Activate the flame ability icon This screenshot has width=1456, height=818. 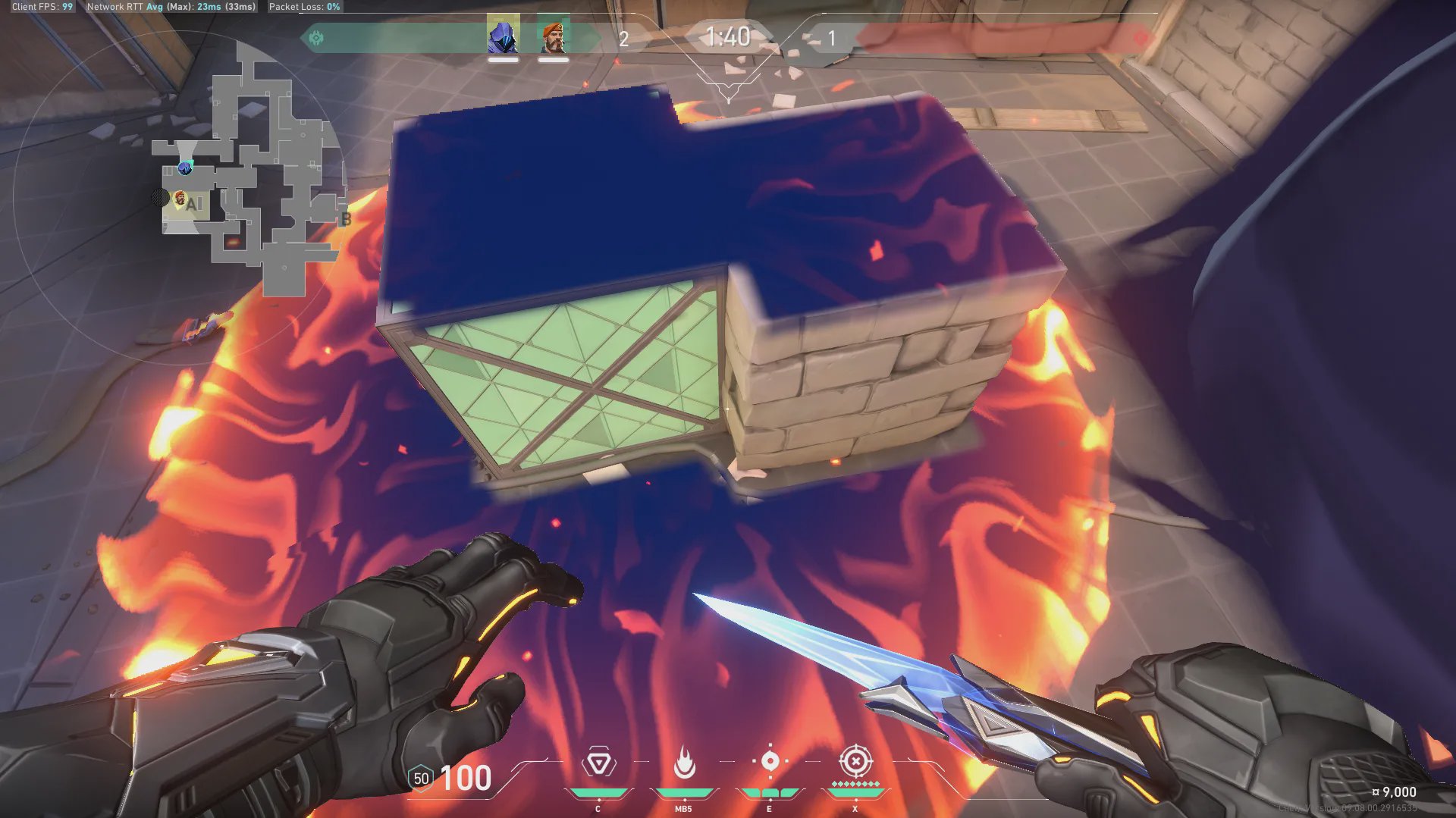point(684,763)
